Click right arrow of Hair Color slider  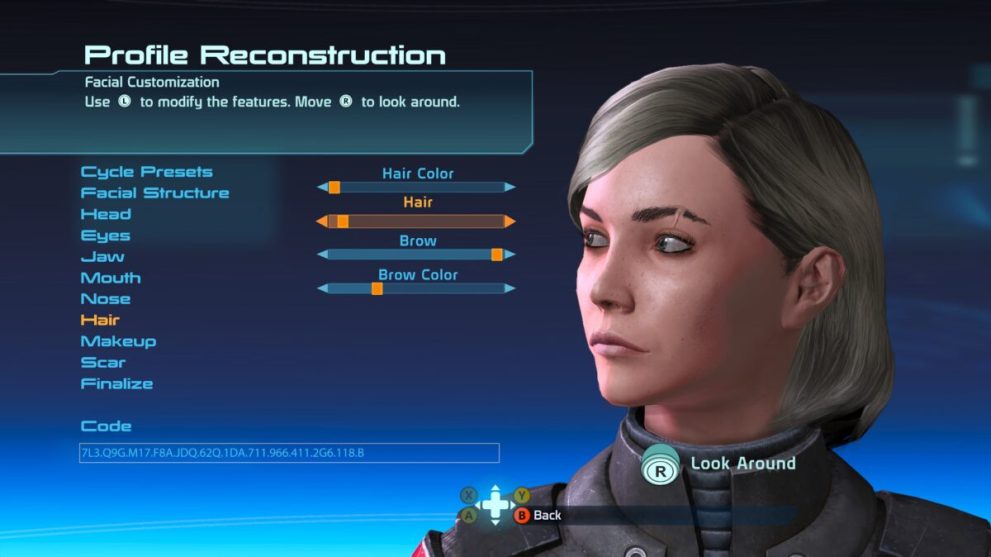510,187
